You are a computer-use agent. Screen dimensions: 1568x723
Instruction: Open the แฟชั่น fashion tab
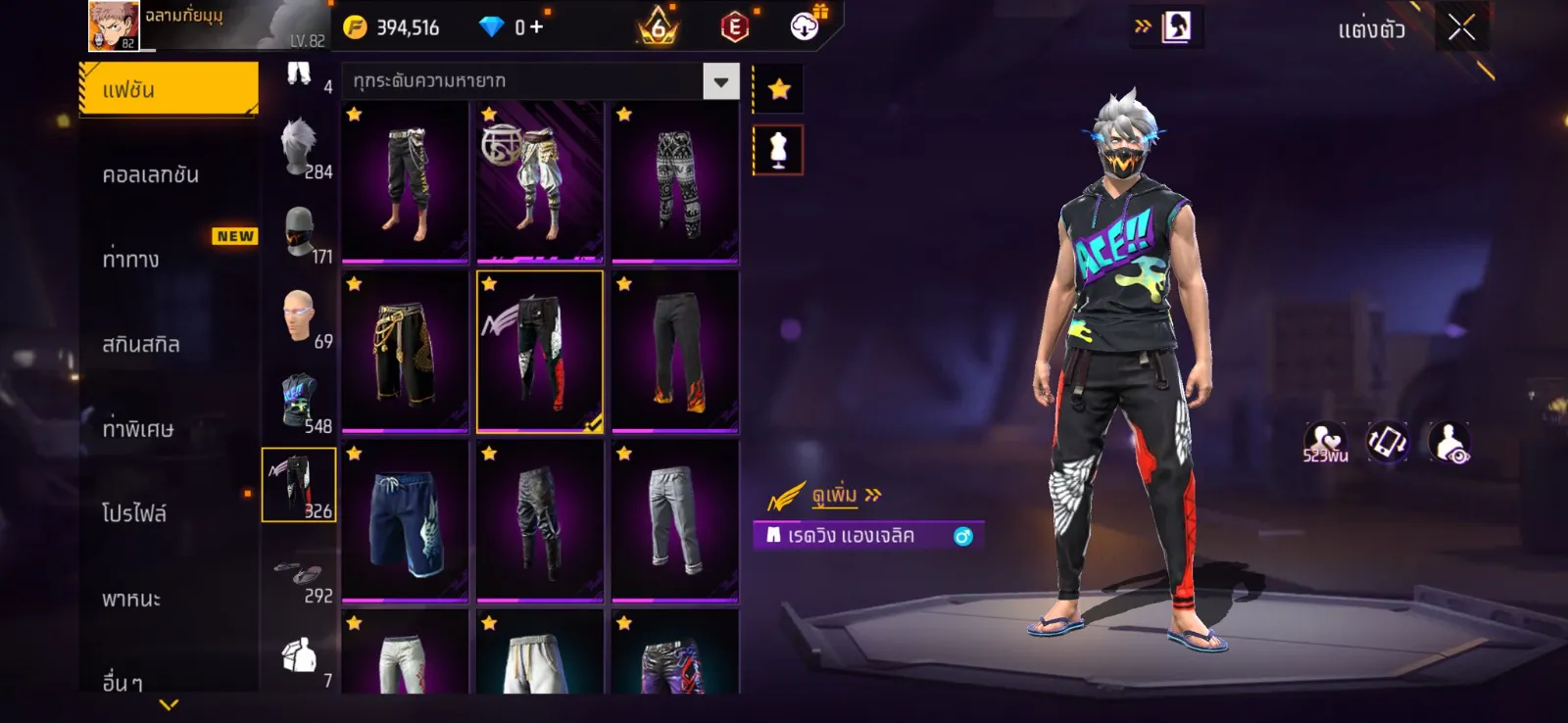169,90
